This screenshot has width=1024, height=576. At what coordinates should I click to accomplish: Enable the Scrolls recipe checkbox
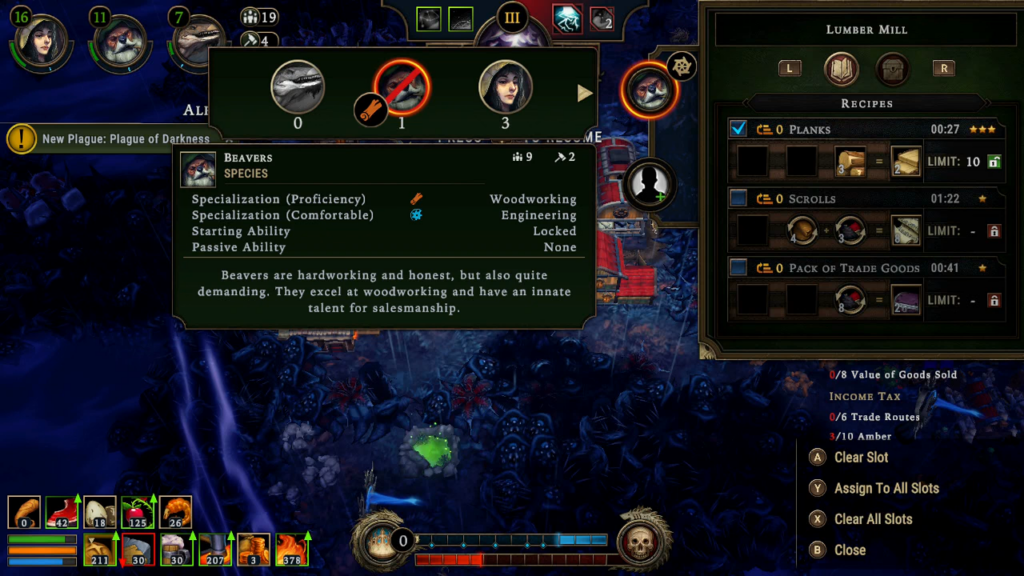(x=739, y=198)
